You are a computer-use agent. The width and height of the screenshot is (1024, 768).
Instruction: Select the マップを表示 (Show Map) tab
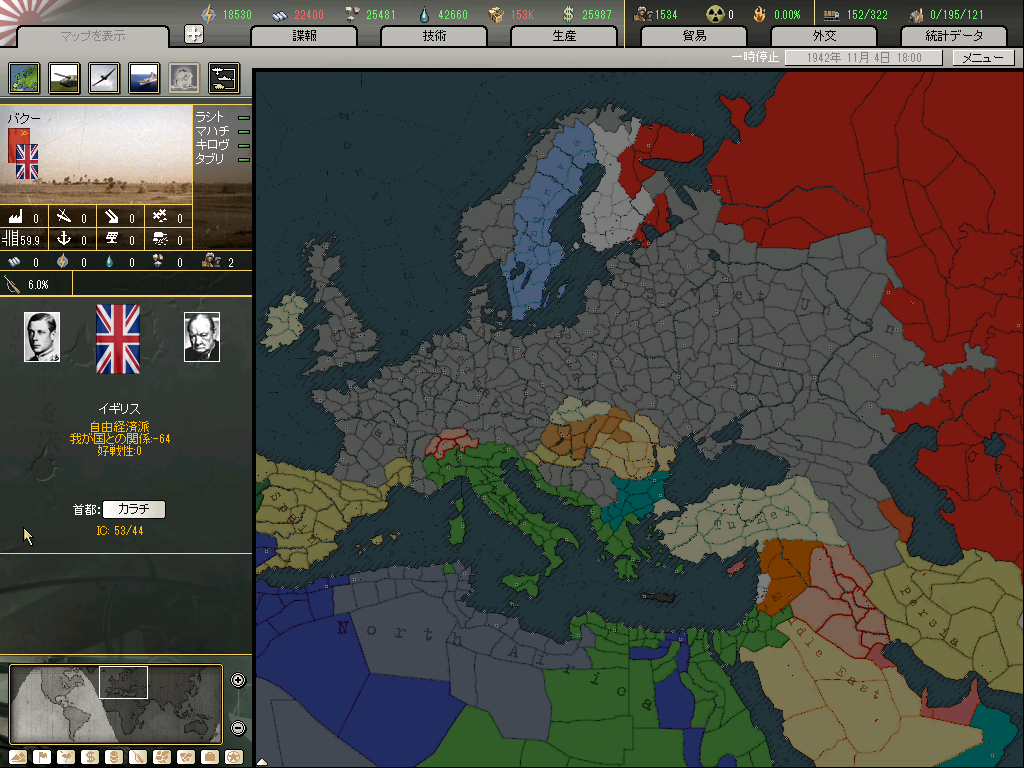[x=93, y=36]
